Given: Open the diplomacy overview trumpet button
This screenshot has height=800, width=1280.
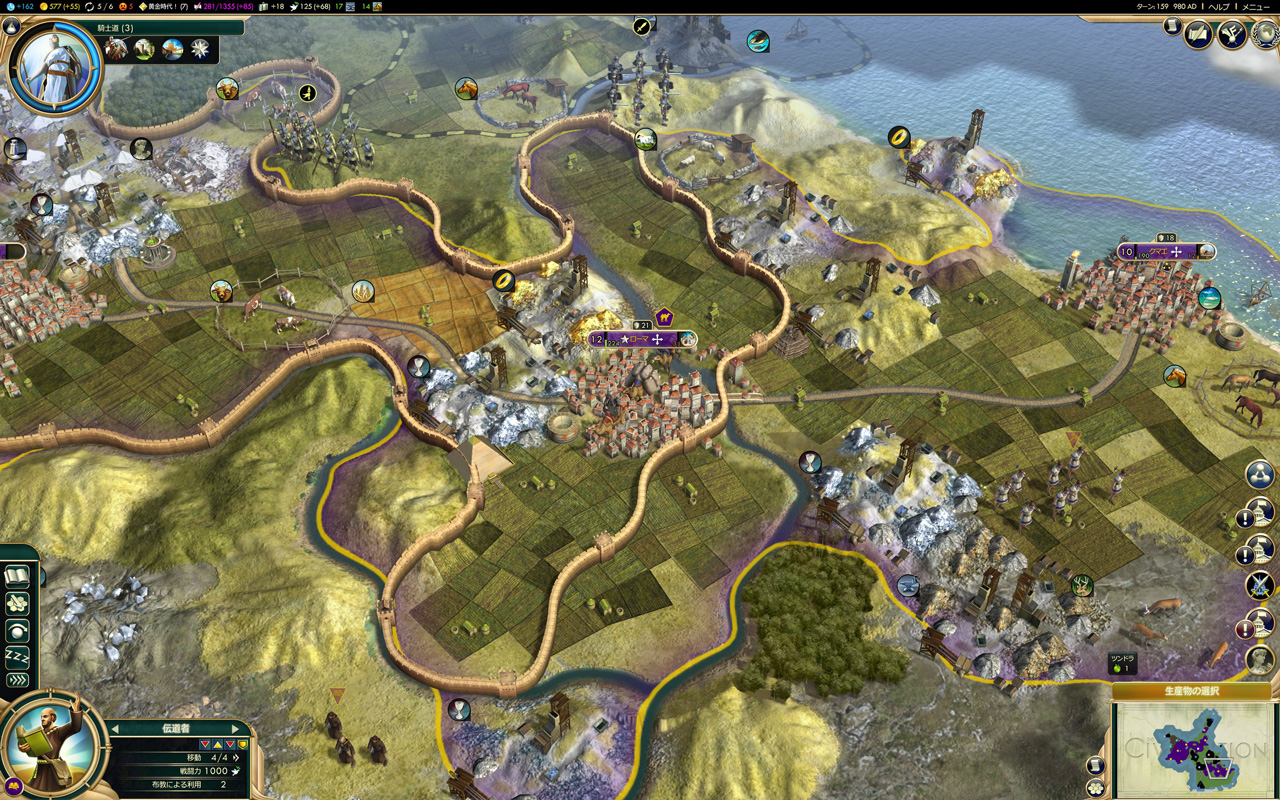Looking at the screenshot, I should [x=1233, y=35].
